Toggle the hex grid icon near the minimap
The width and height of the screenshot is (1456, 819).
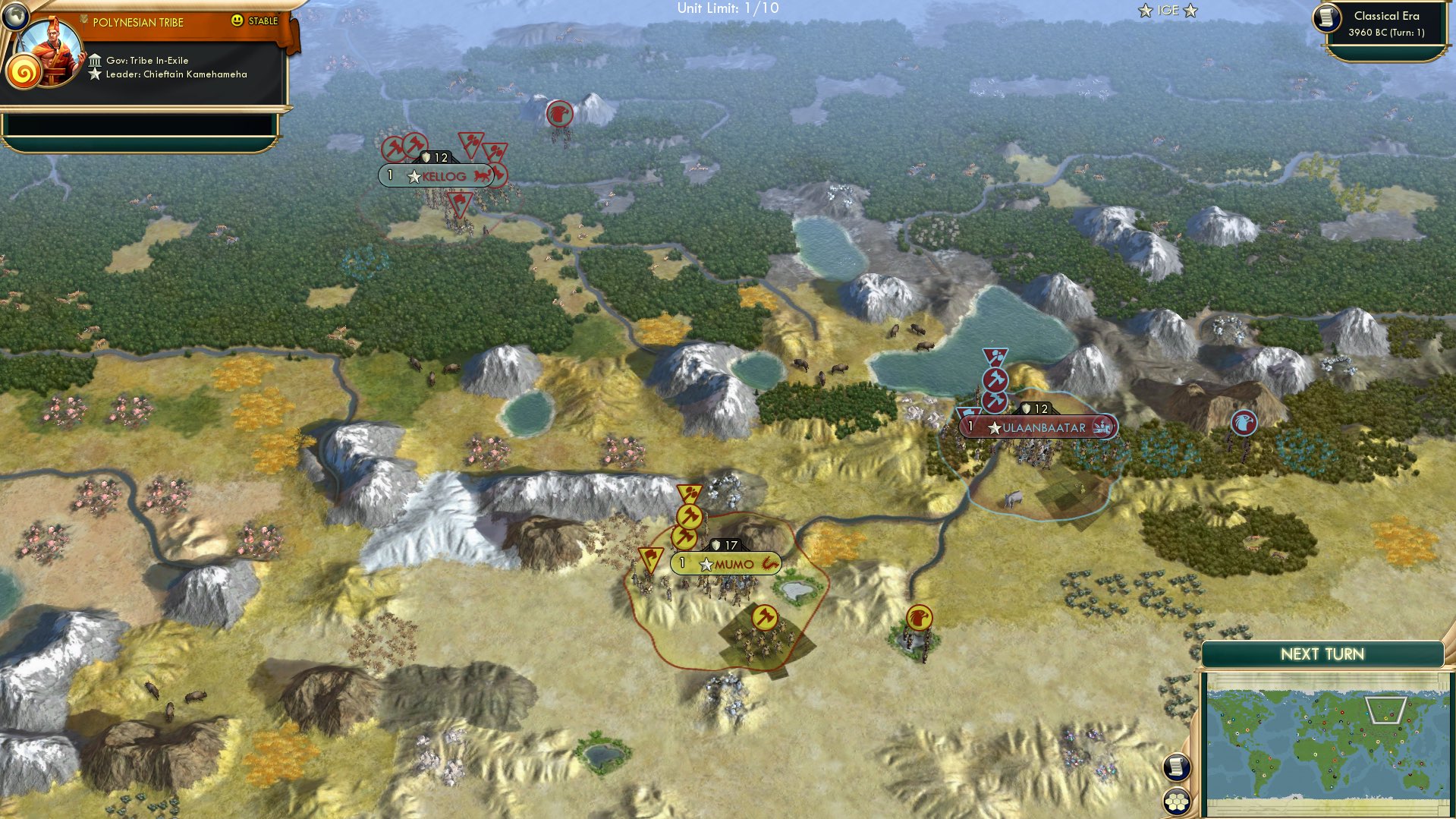tap(1178, 802)
